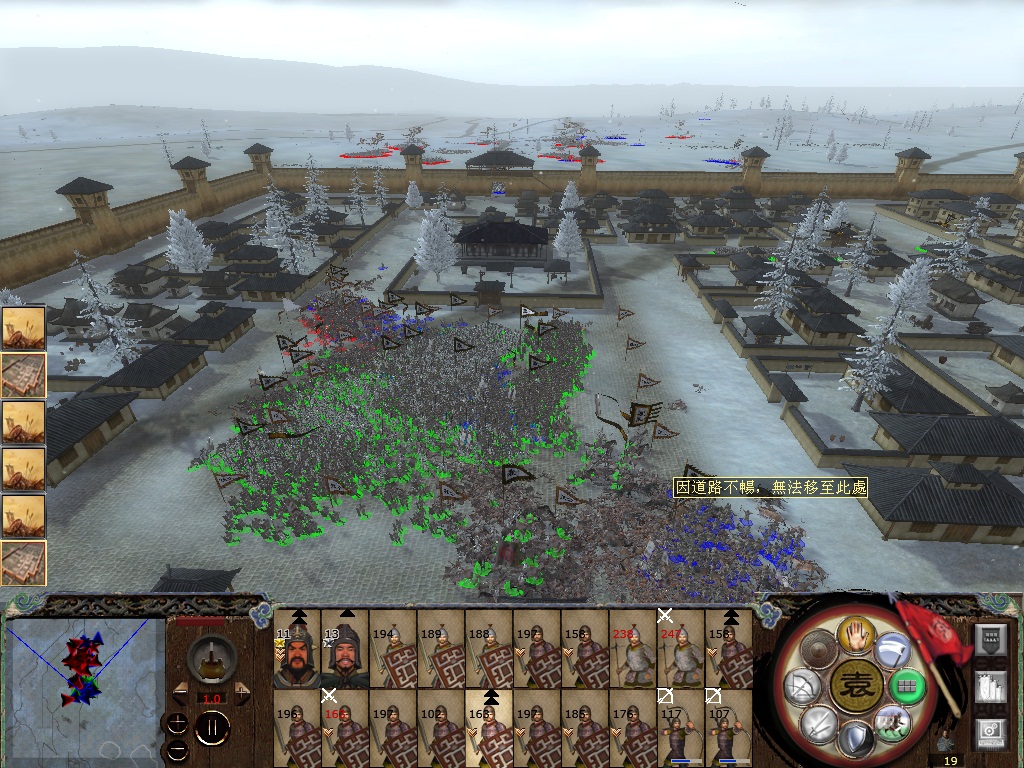Decrease game speed with the minus arrow
The width and height of the screenshot is (1024, 768).
178,692
